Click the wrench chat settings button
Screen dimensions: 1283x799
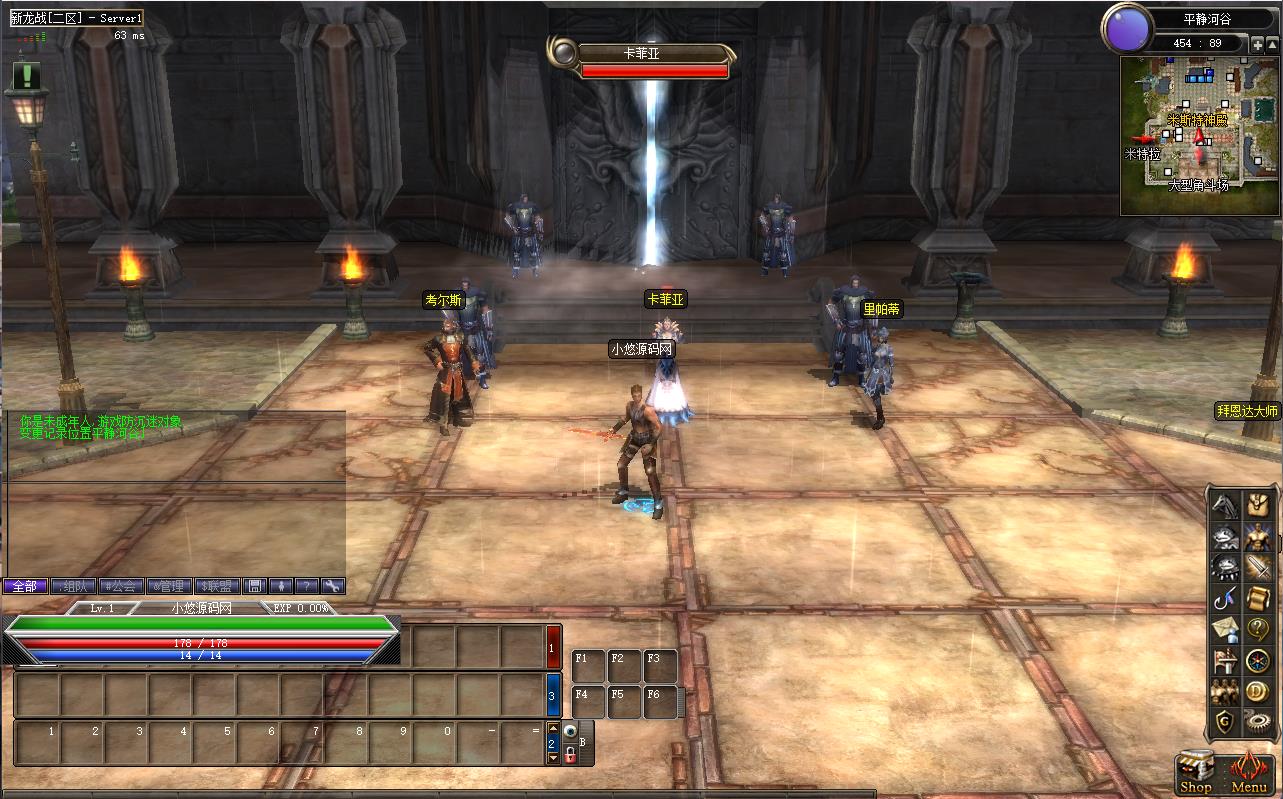[333, 586]
